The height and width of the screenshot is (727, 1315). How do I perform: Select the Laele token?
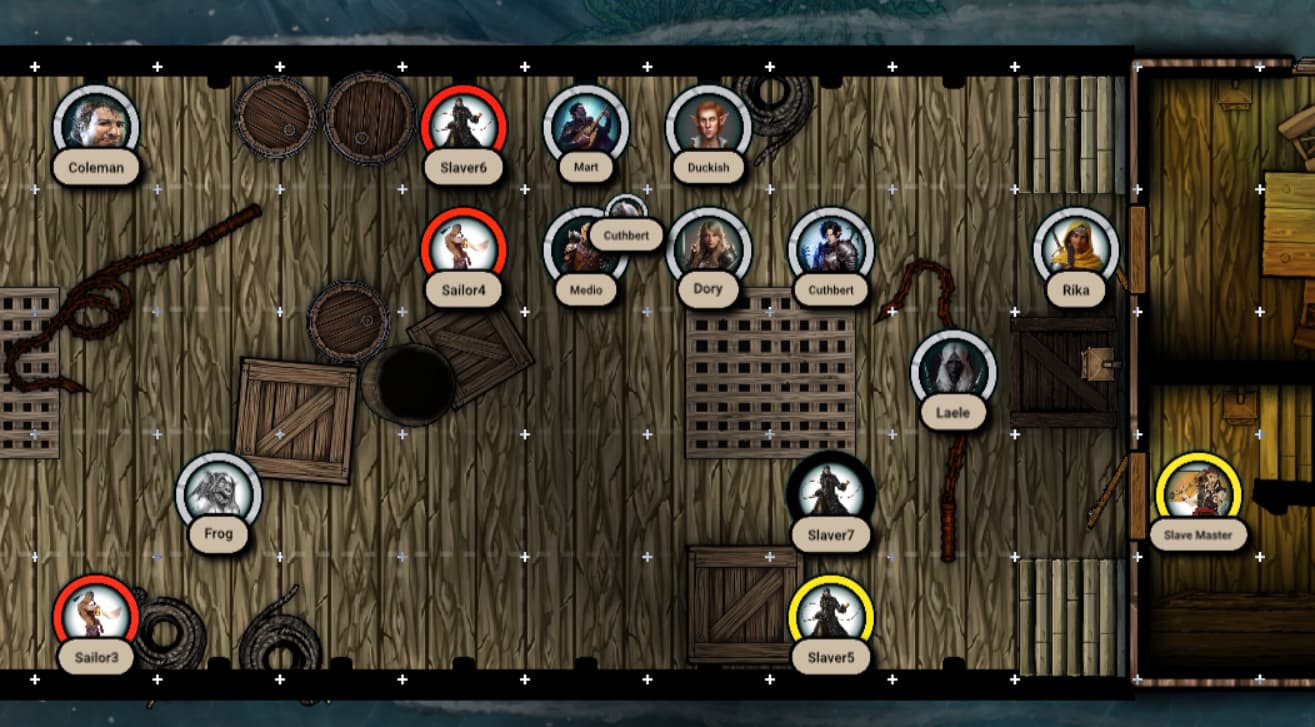point(953,372)
